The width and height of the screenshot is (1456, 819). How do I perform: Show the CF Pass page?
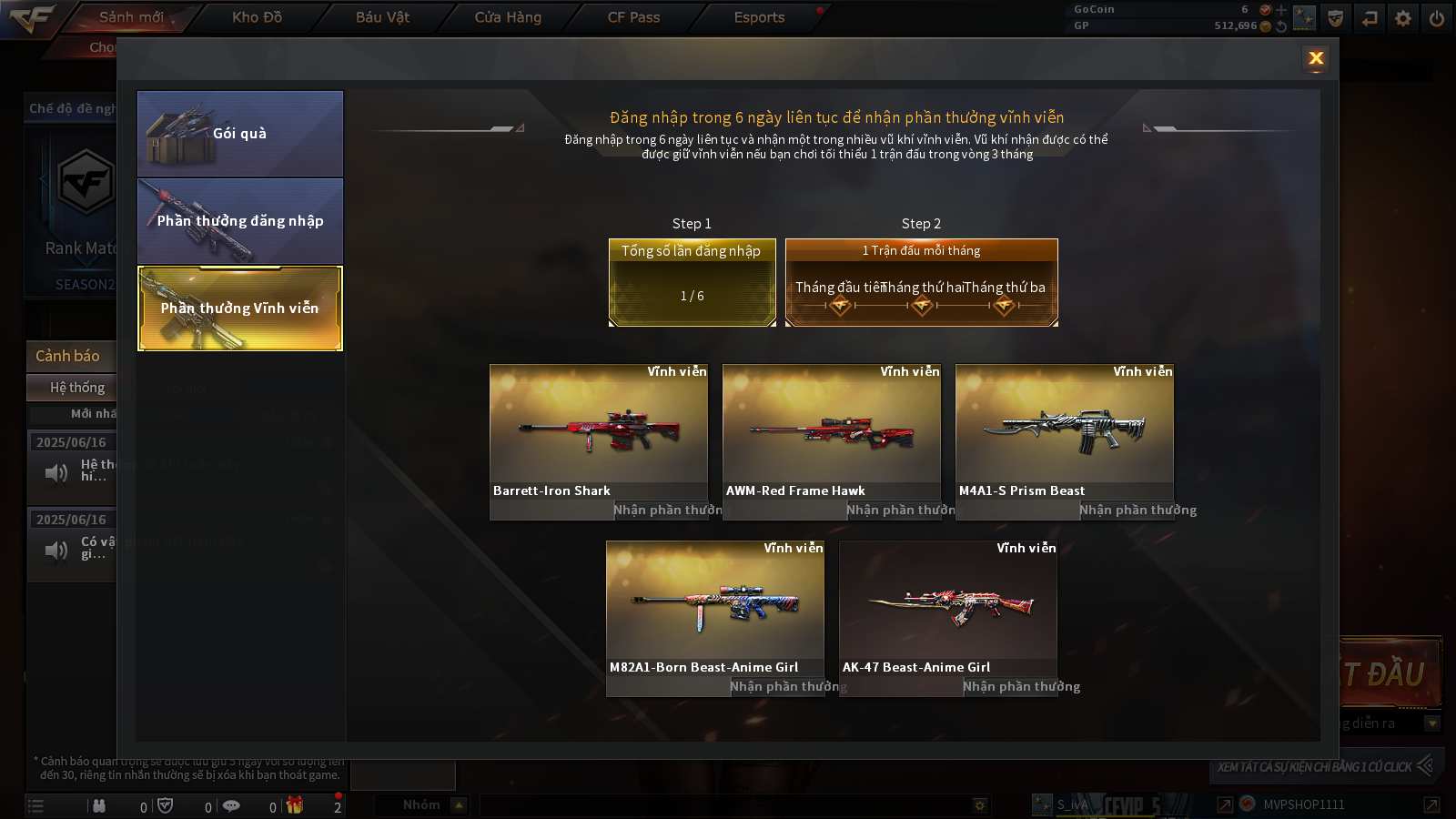click(x=633, y=17)
